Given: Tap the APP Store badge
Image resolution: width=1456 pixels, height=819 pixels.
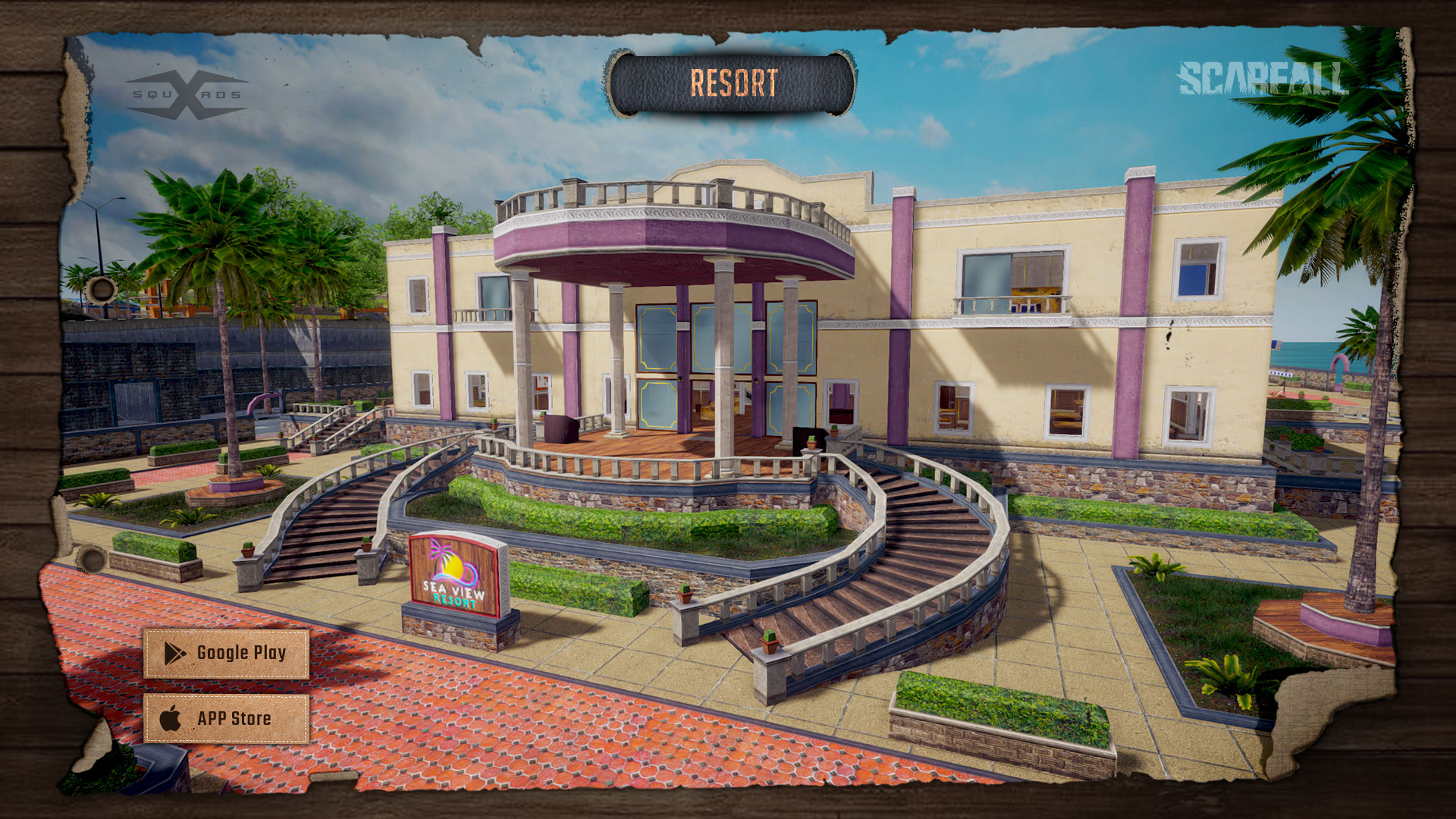Looking at the screenshot, I should [226, 718].
